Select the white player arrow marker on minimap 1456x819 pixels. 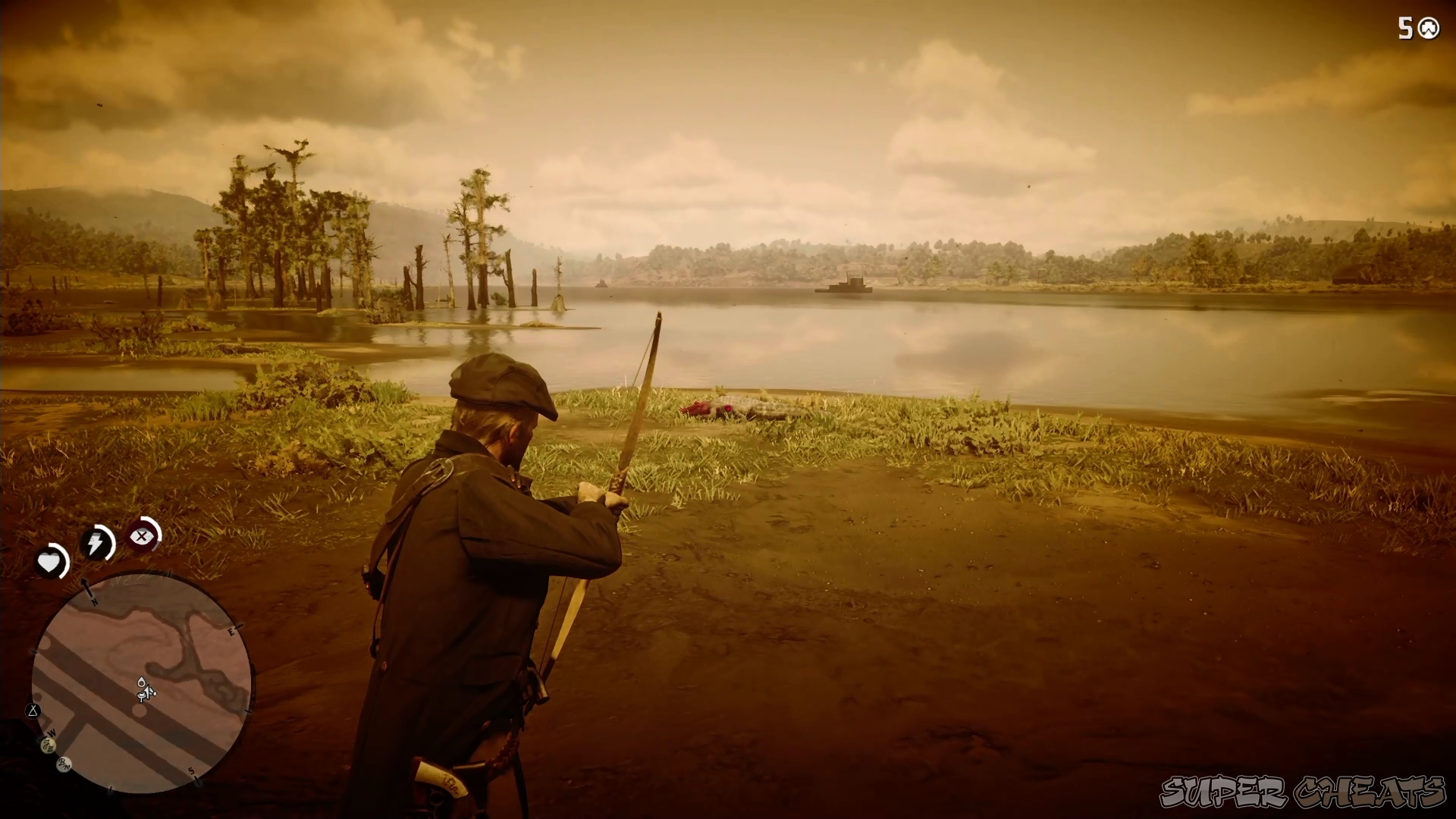(149, 692)
